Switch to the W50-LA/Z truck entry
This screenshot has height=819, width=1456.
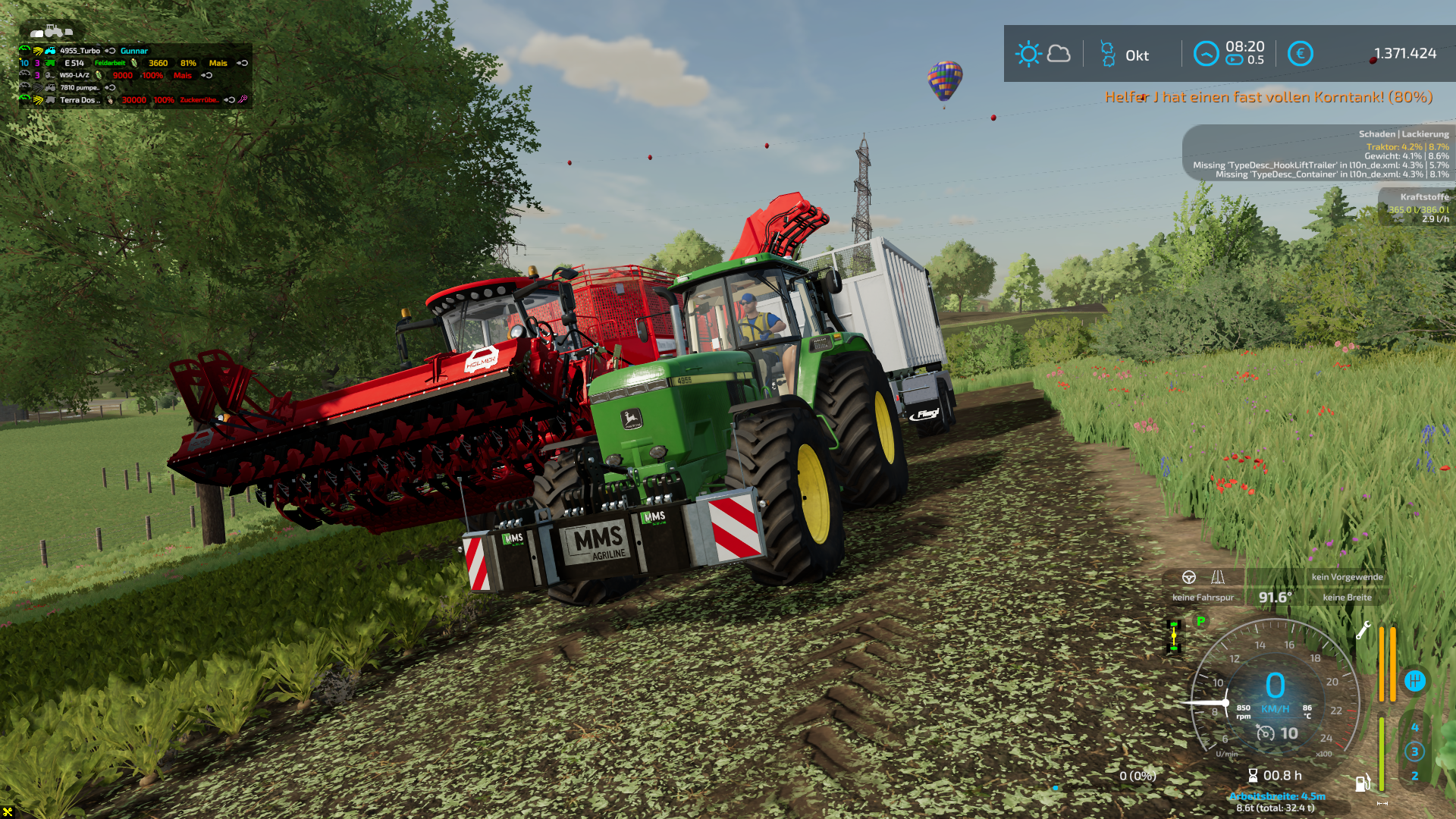(74, 75)
